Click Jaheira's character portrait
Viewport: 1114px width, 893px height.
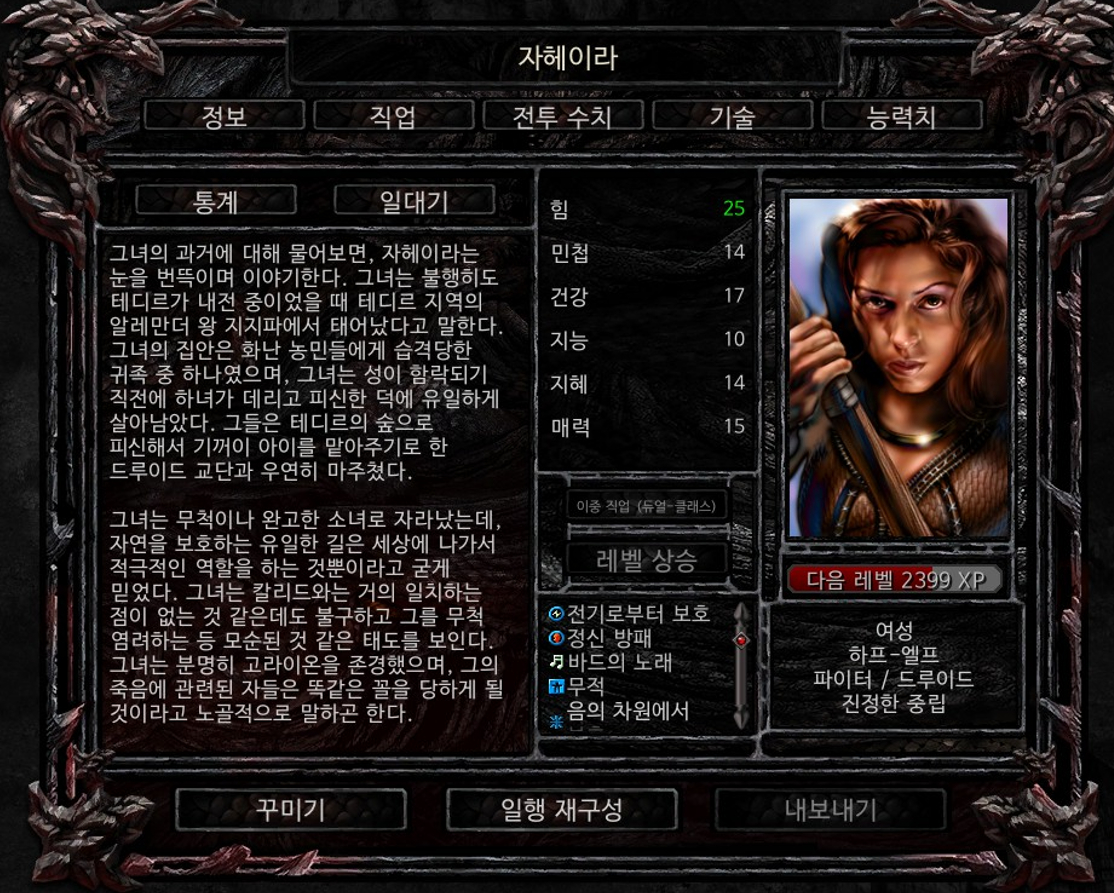click(x=897, y=366)
